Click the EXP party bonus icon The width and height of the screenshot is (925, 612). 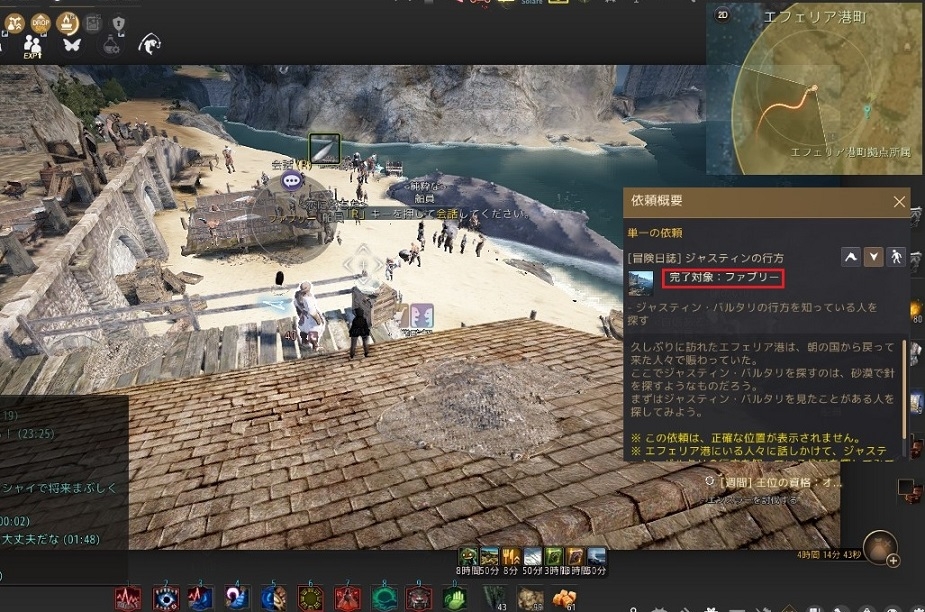pos(32,46)
